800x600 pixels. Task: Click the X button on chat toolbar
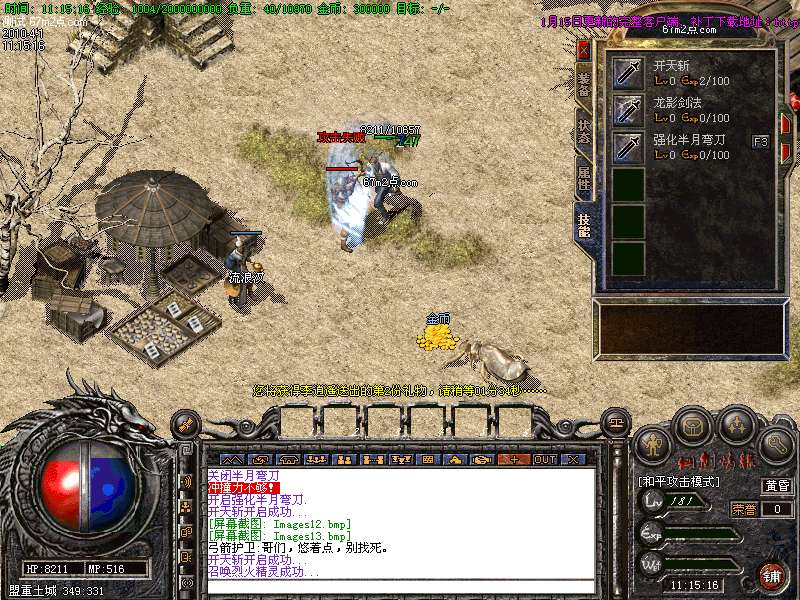click(573, 459)
